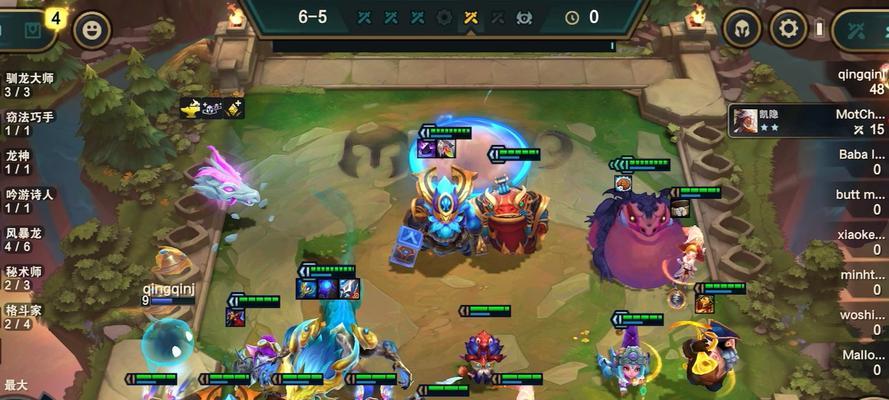889x400 pixels.
Task: Select the butt m... player row
Action: click(861, 201)
